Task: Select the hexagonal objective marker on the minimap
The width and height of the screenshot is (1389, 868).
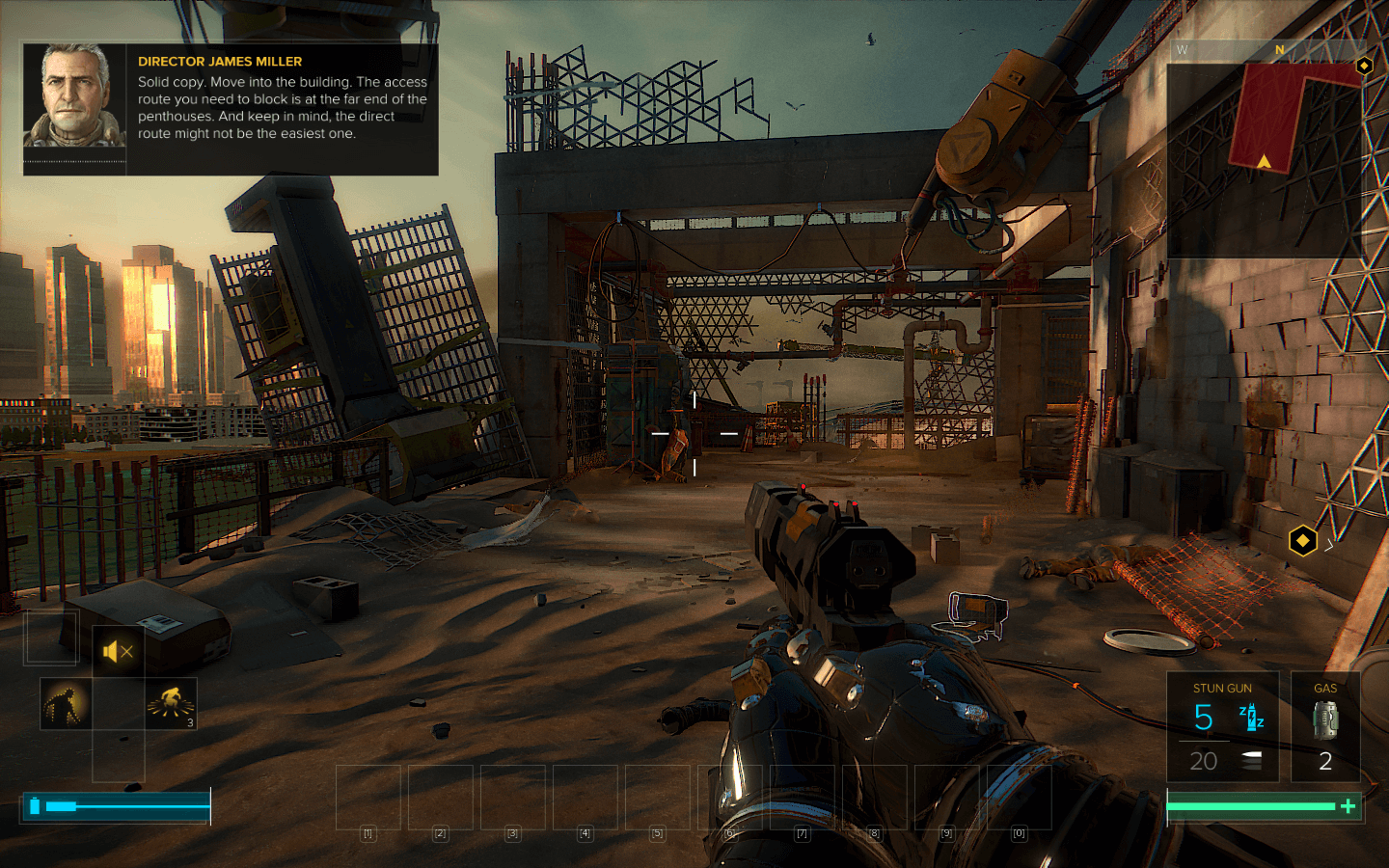Action: pyautogui.click(x=1364, y=66)
